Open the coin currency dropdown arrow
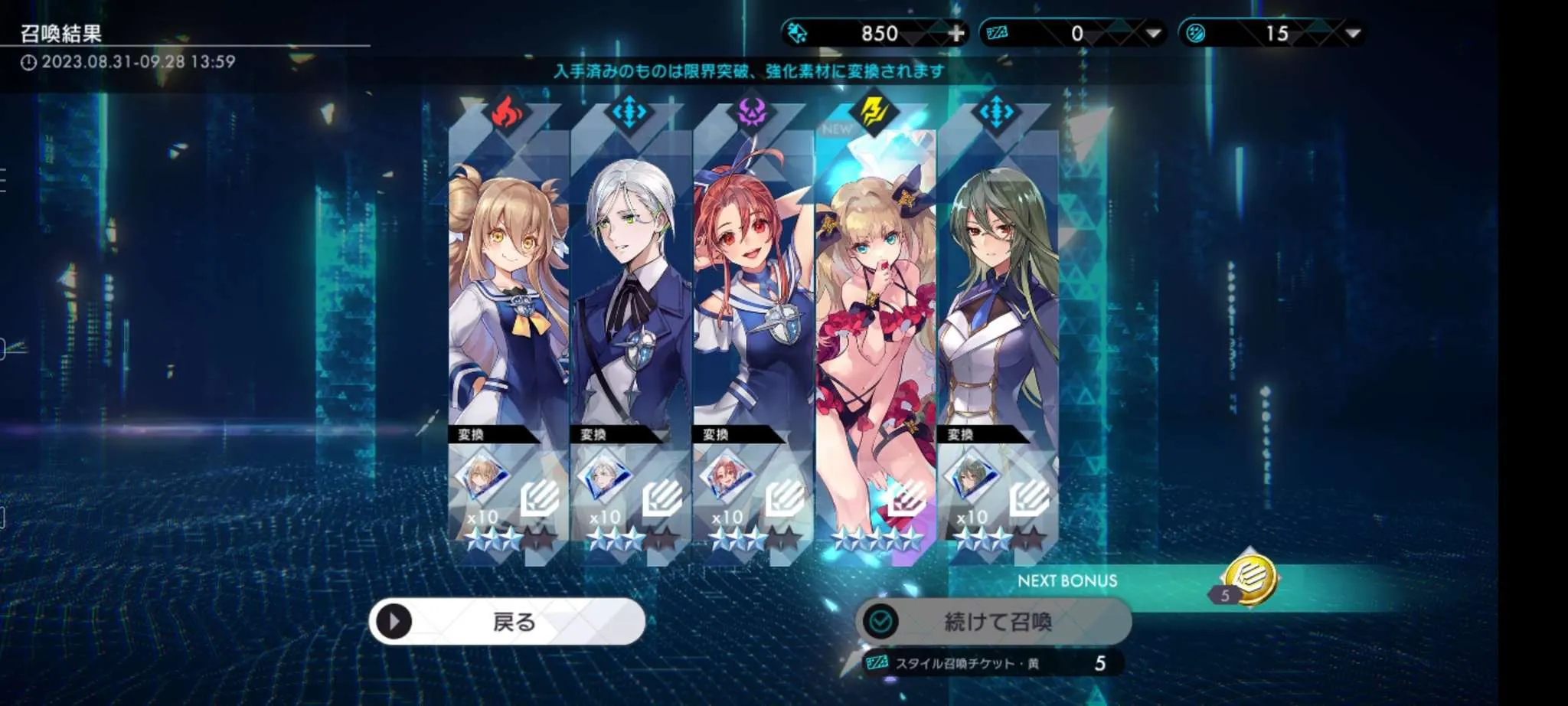1568x706 pixels. 1353,34
